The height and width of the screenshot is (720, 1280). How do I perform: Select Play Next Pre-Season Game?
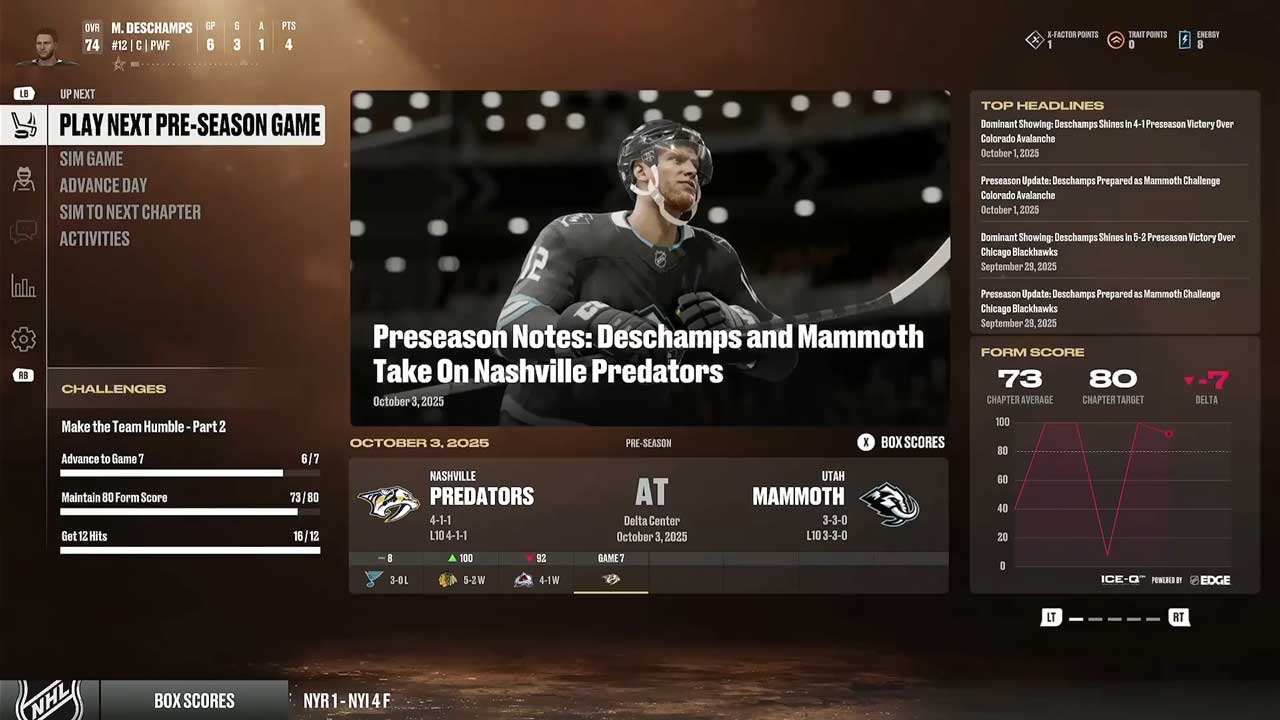tap(189, 125)
